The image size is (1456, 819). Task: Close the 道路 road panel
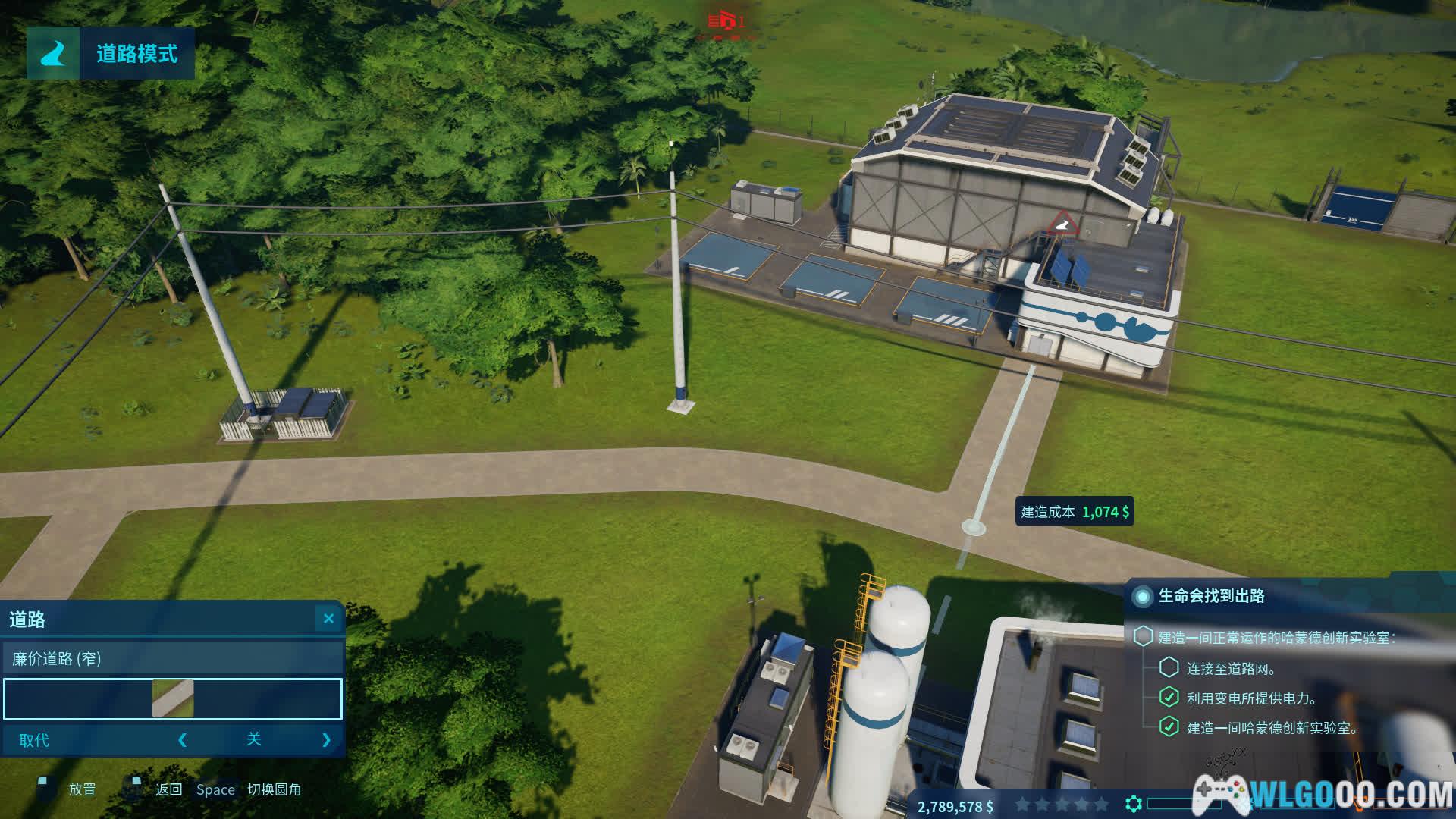point(328,619)
